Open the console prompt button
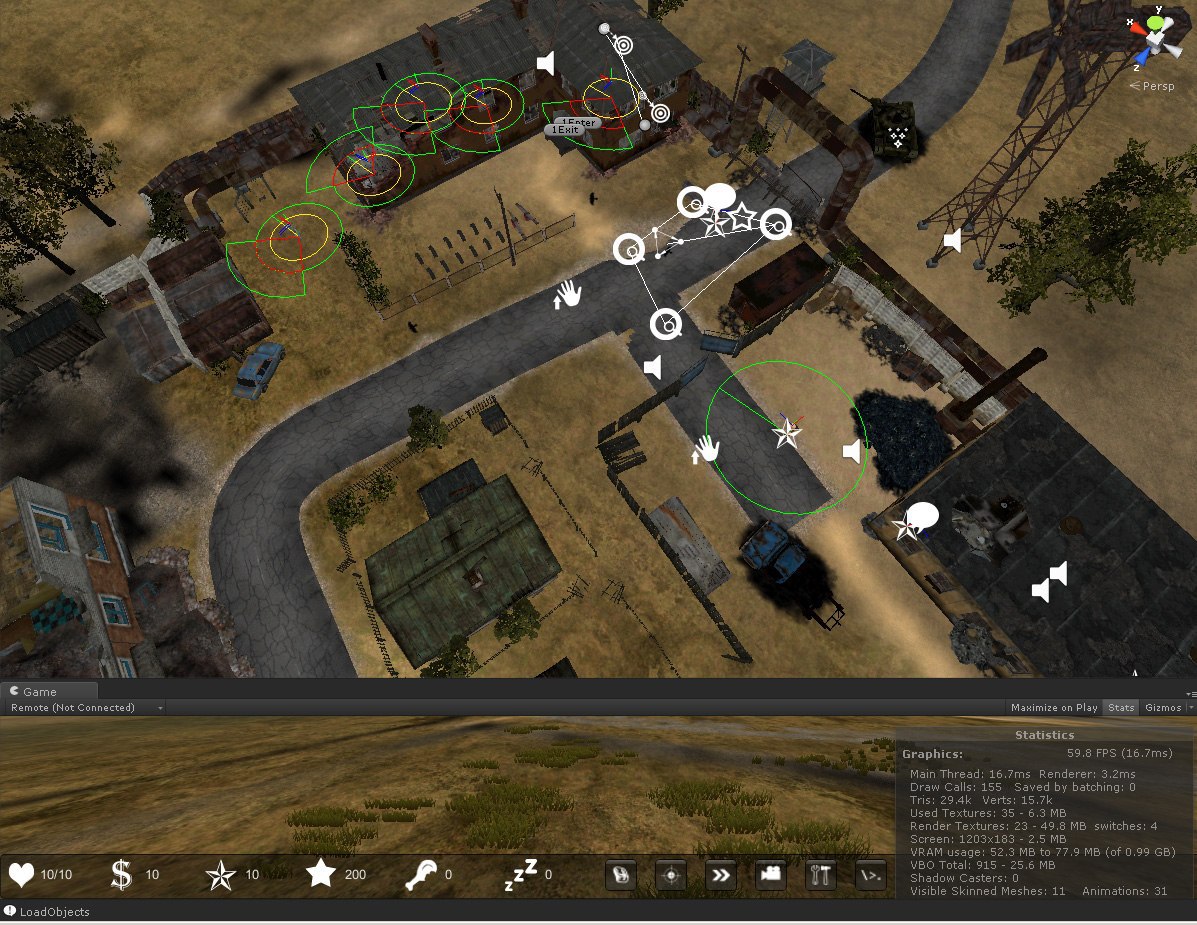1197x925 pixels. [871, 875]
